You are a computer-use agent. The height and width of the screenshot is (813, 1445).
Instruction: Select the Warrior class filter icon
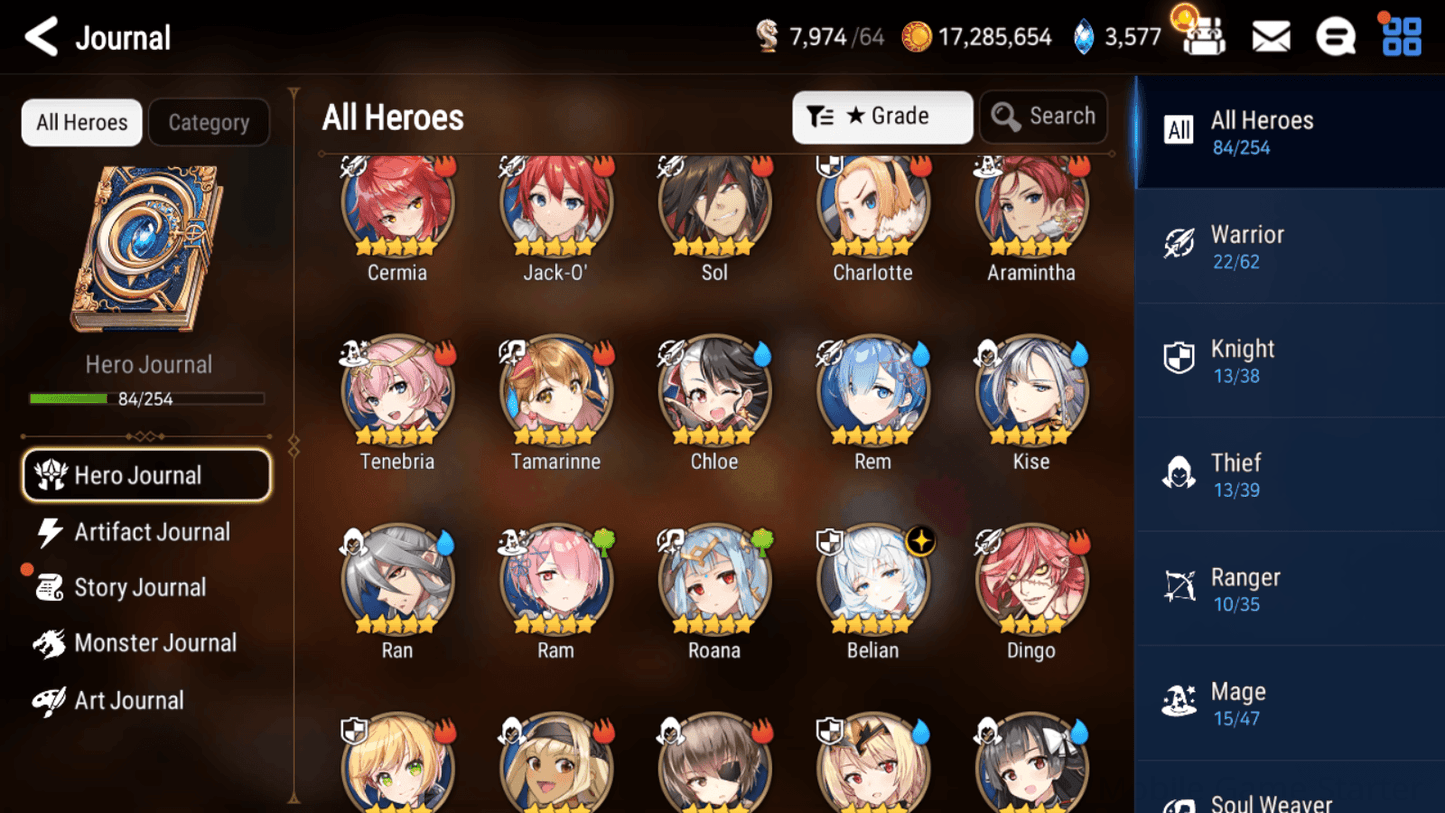click(1181, 244)
